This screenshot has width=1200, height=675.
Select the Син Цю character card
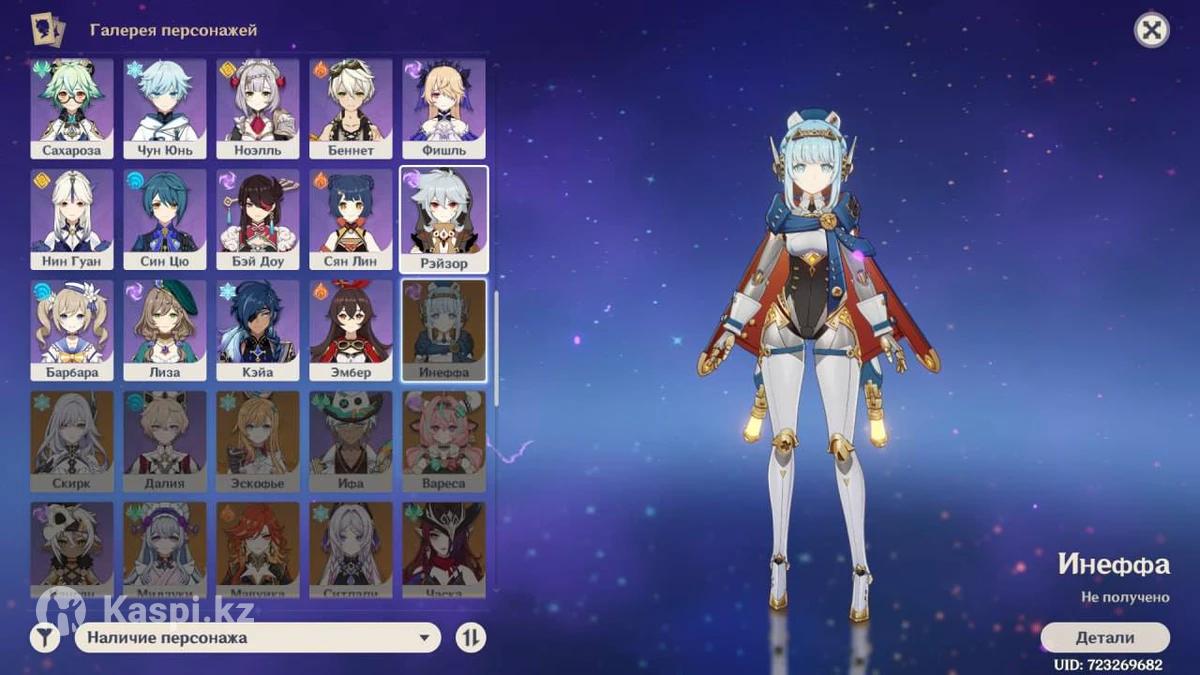165,218
